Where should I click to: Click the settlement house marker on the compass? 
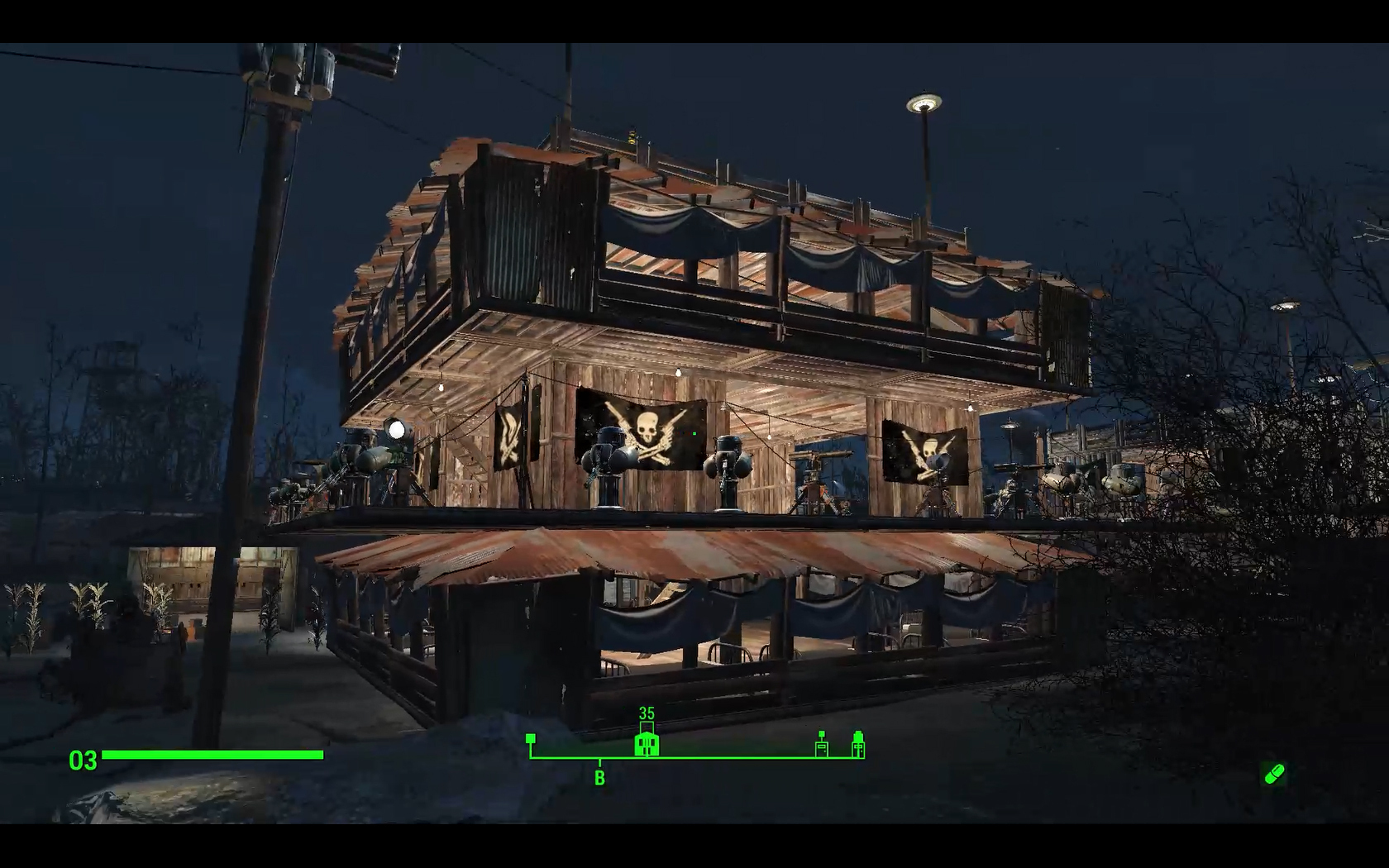point(647,743)
